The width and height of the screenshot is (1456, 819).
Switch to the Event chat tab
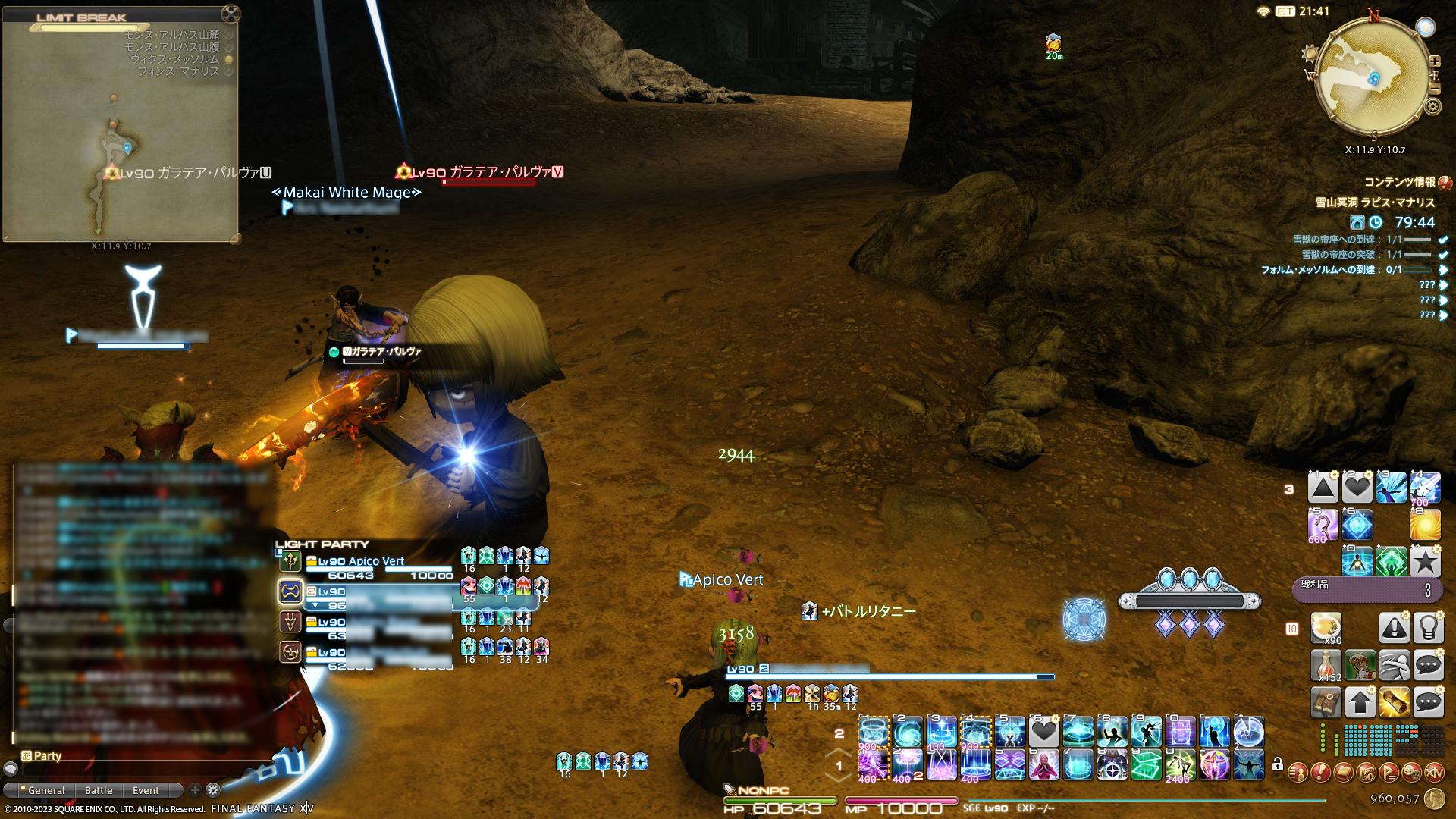tap(146, 790)
